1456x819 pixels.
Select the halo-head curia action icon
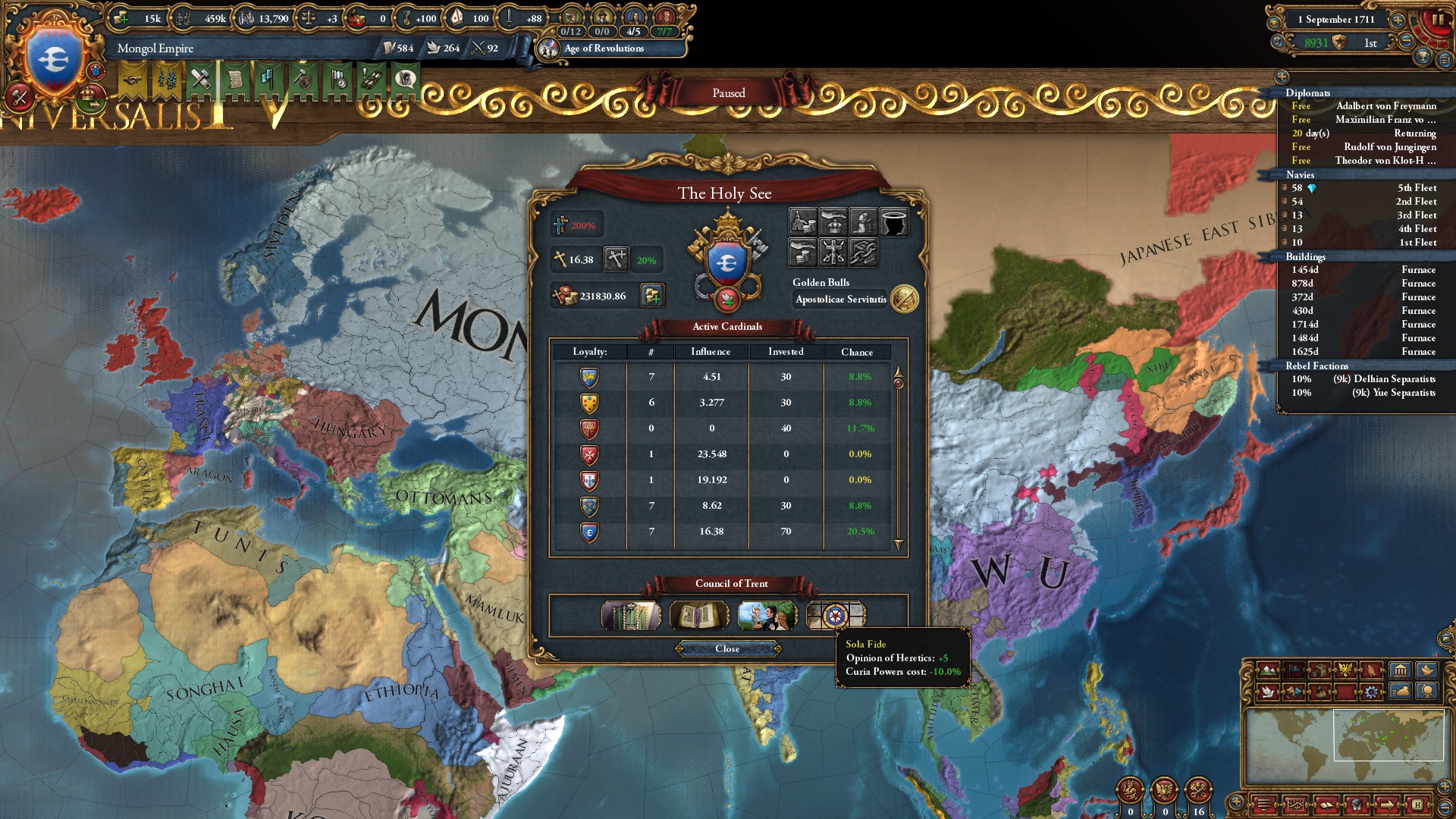[895, 221]
